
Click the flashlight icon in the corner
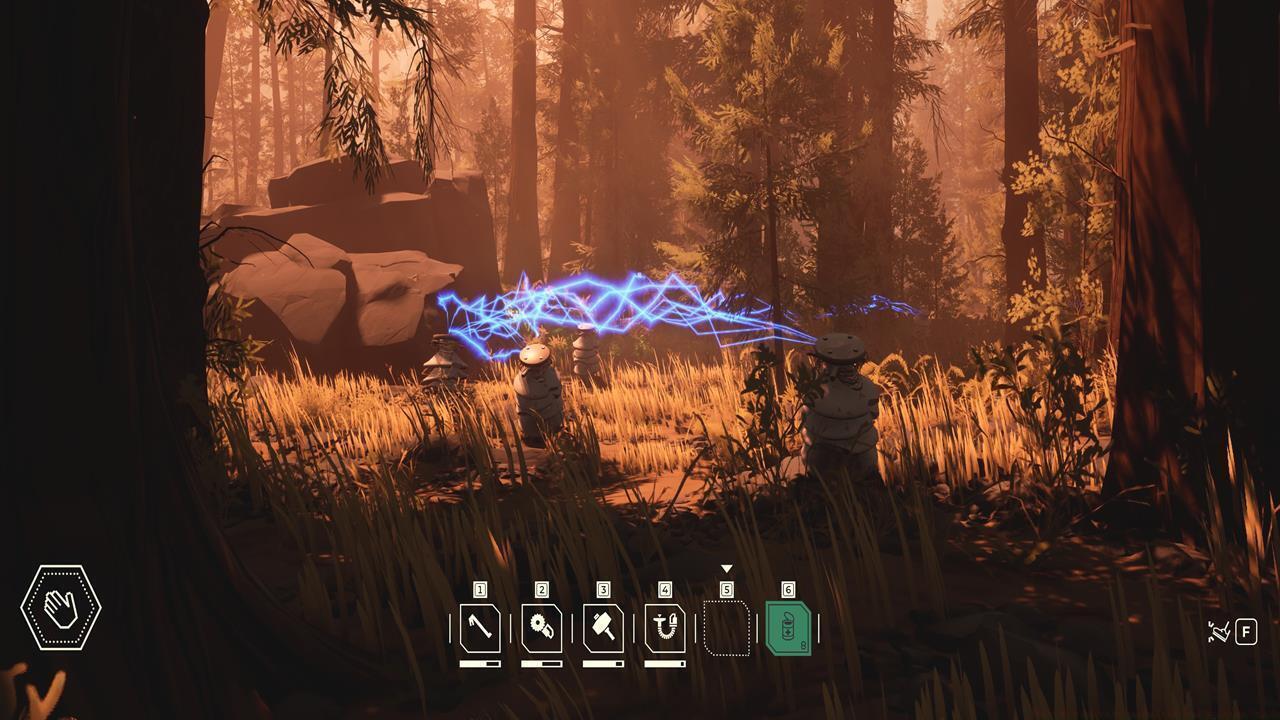point(1219,632)
